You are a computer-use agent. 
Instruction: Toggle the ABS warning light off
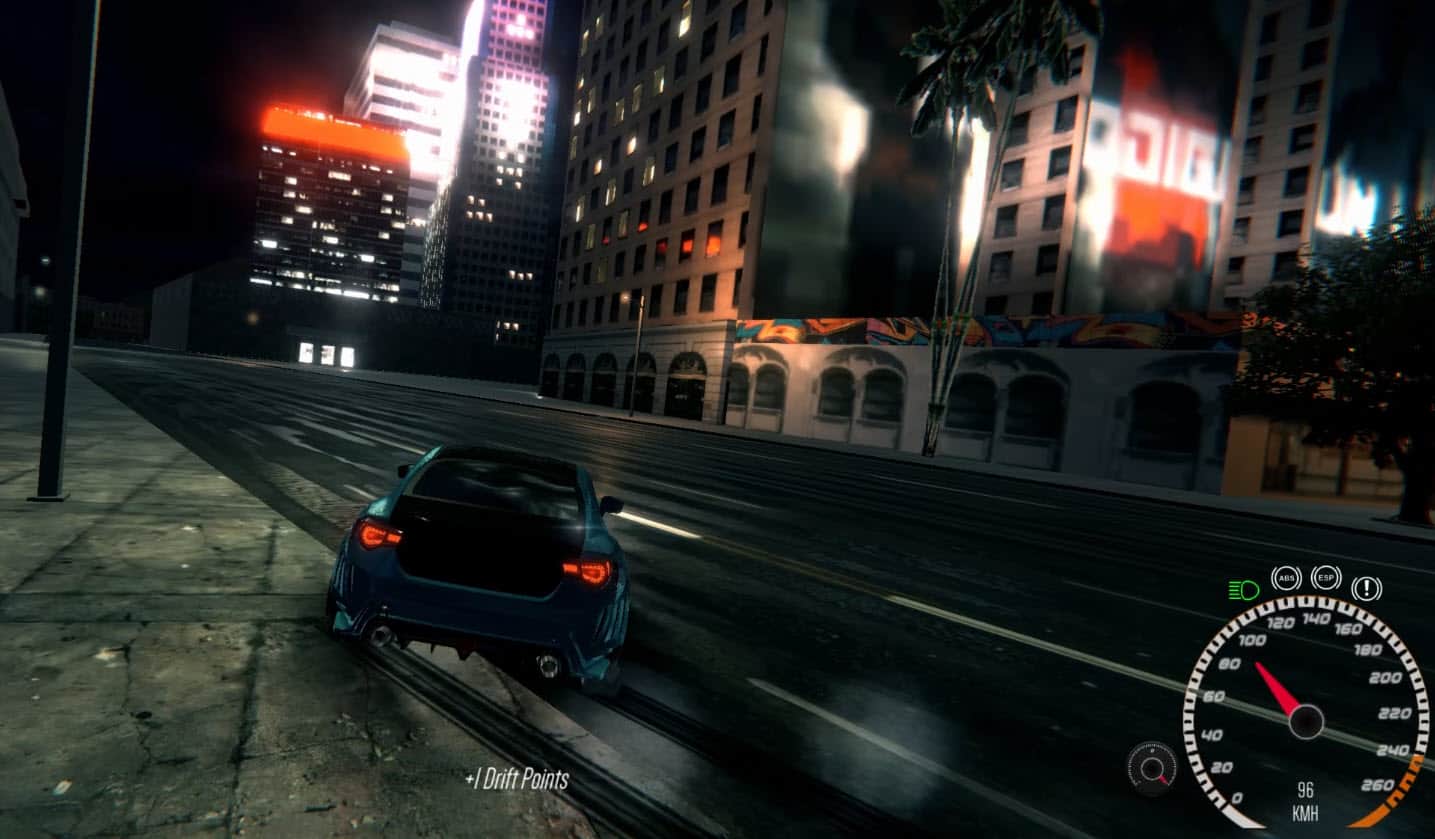pos(1285,577)
